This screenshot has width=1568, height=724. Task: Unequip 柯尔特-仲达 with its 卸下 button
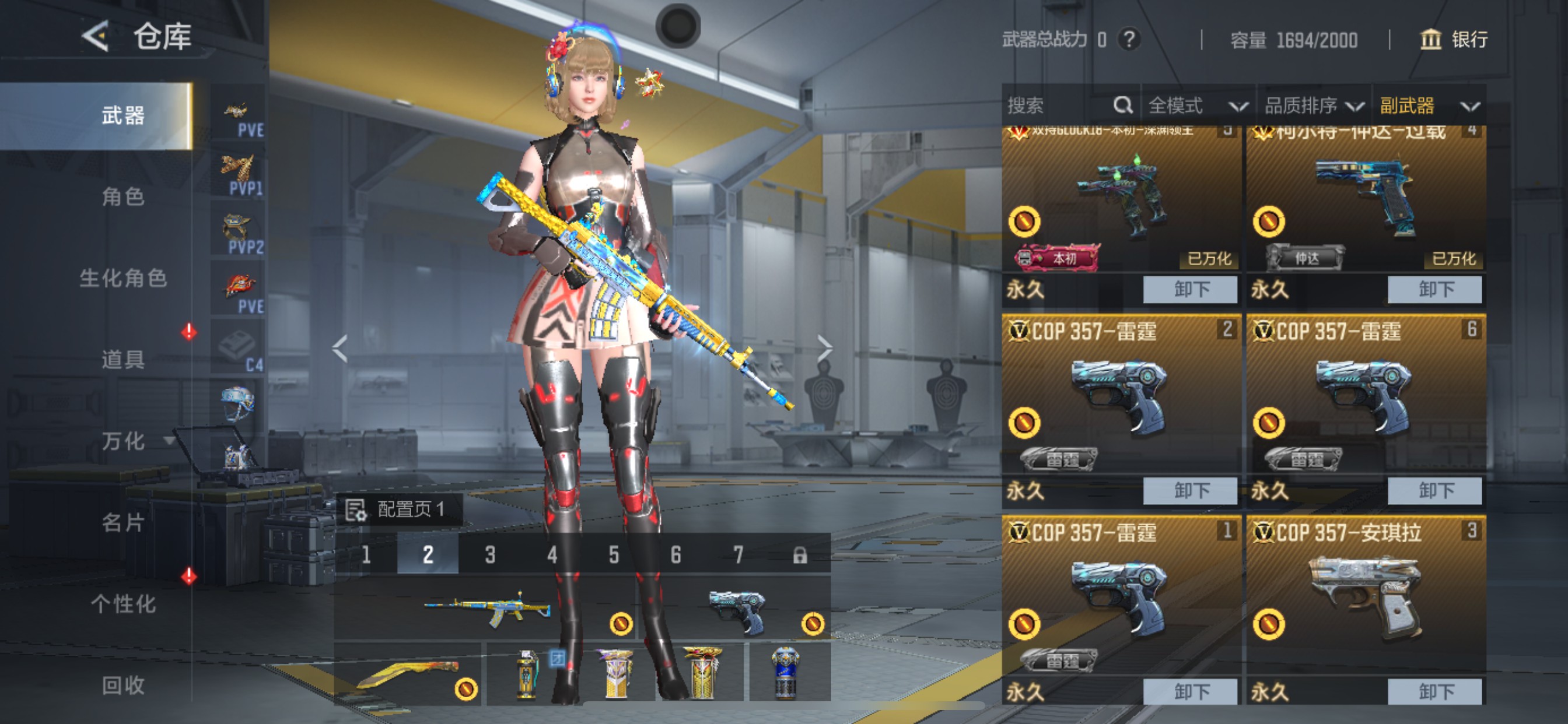tap(1434, 289)
